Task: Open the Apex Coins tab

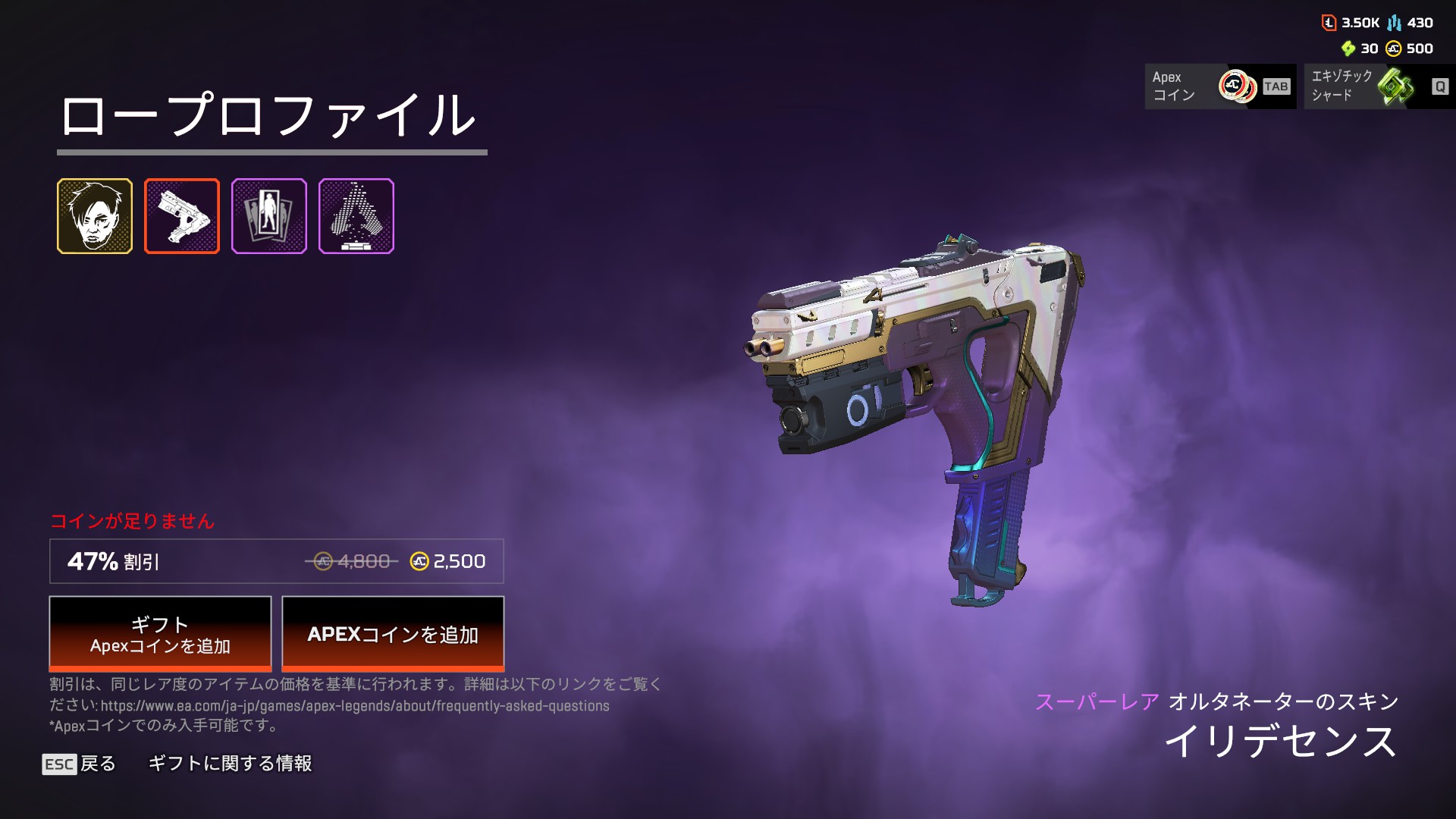Action: click(1220, 86)
